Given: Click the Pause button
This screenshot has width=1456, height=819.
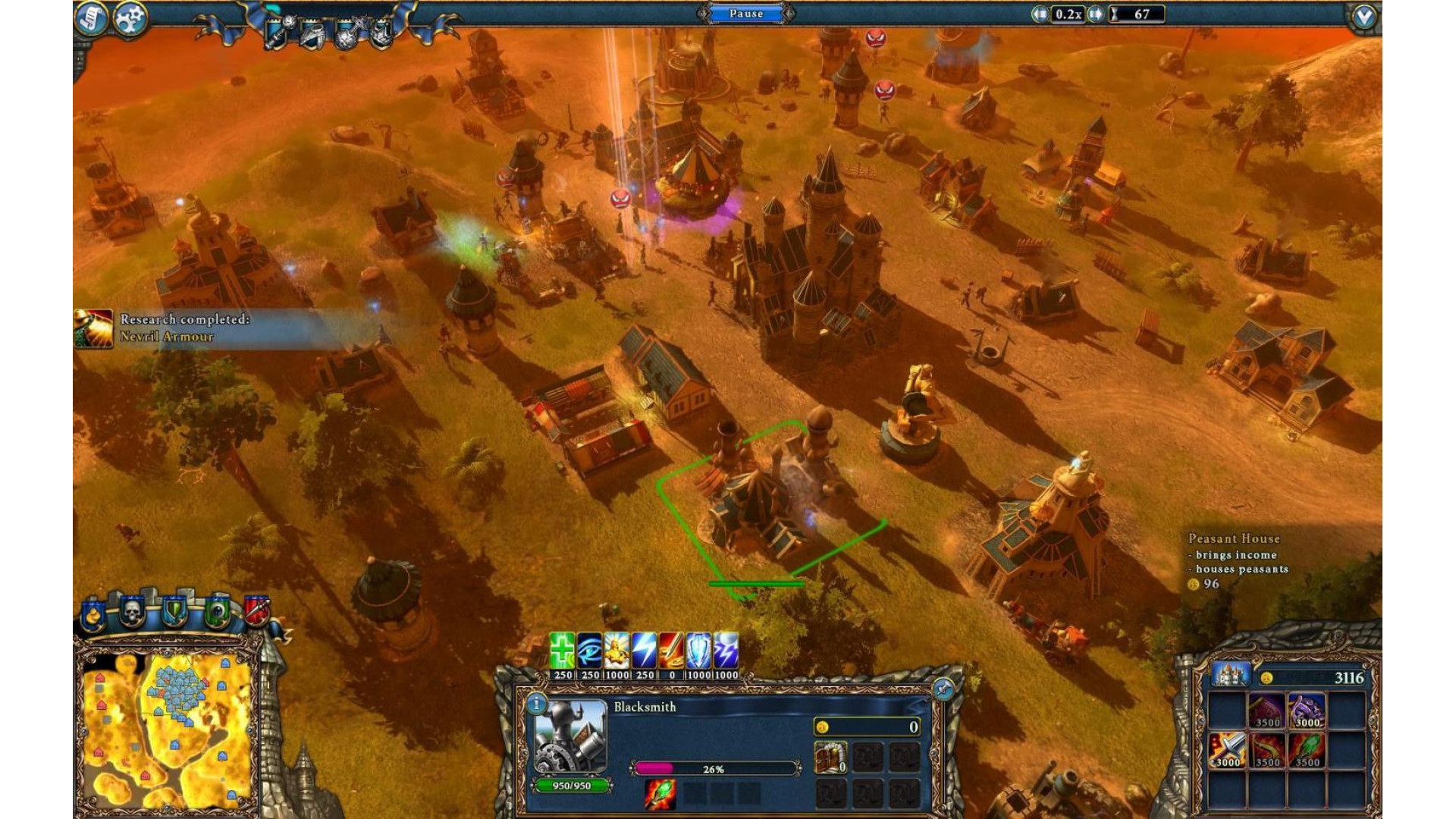Looking at the screenshot, I should pos(746,14).
